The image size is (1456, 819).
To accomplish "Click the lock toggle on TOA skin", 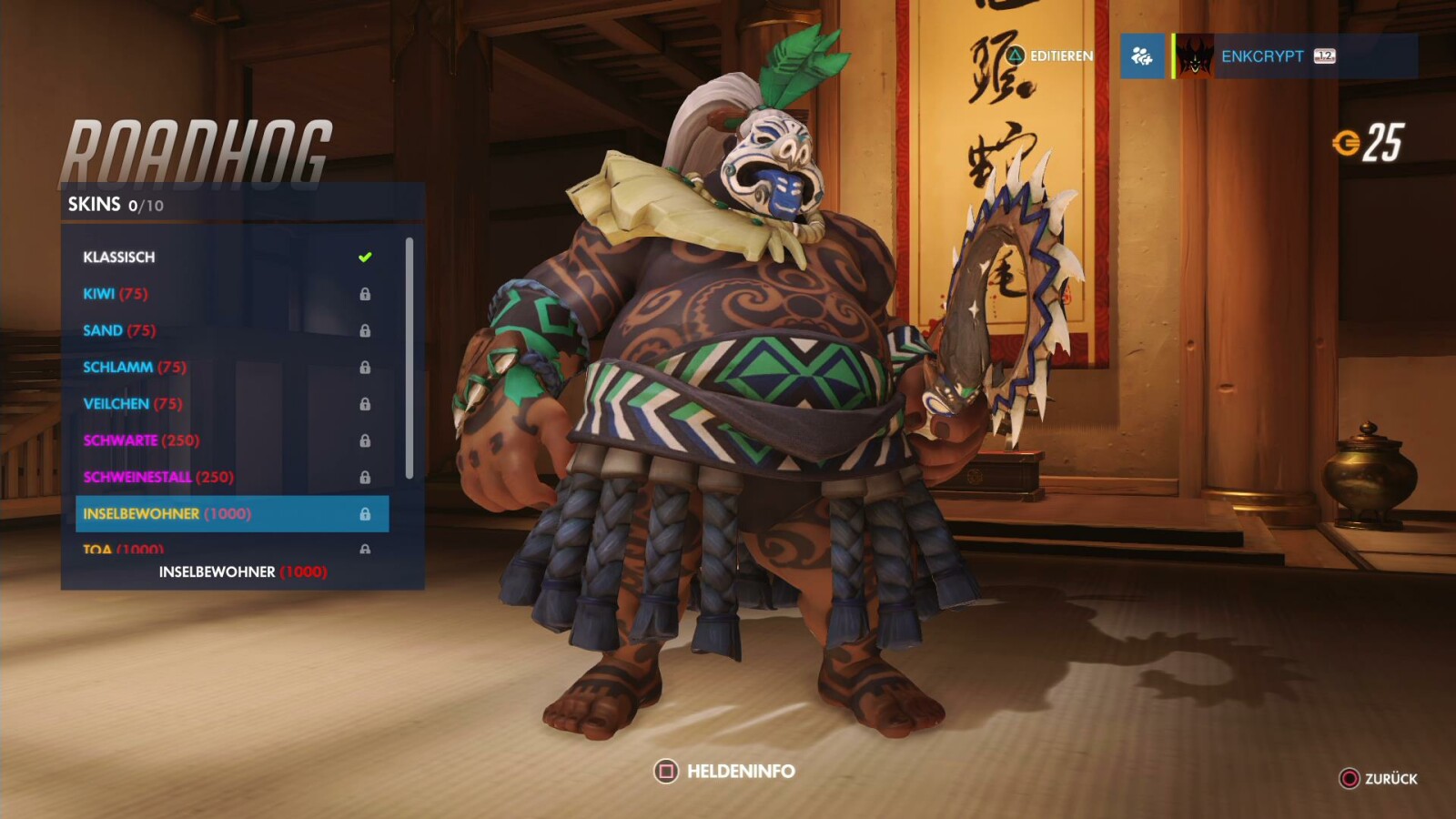I will coord(367,549).
